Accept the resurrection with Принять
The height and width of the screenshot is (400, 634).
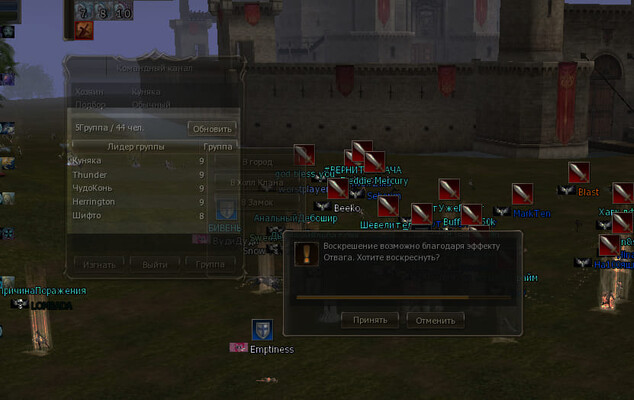370,320
